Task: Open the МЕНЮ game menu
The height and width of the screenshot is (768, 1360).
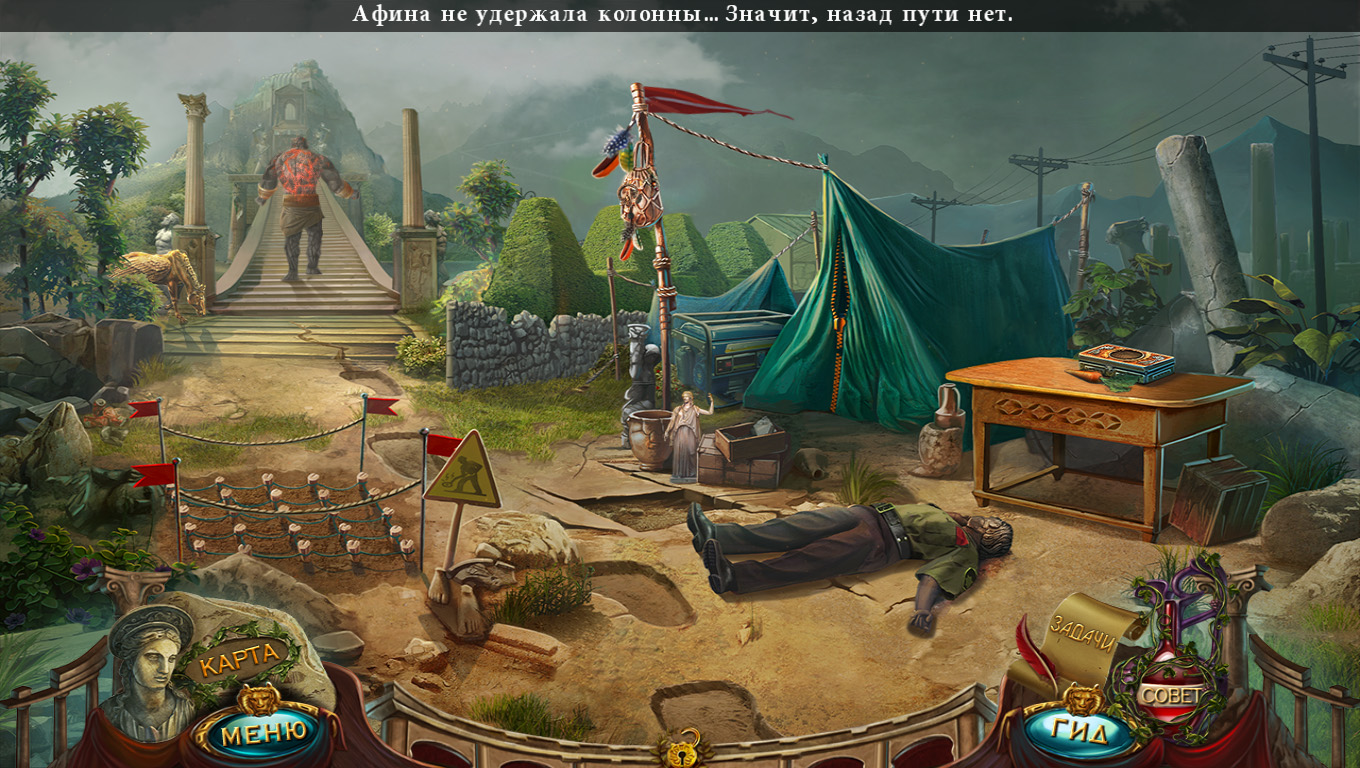Action: pos(263,733)
